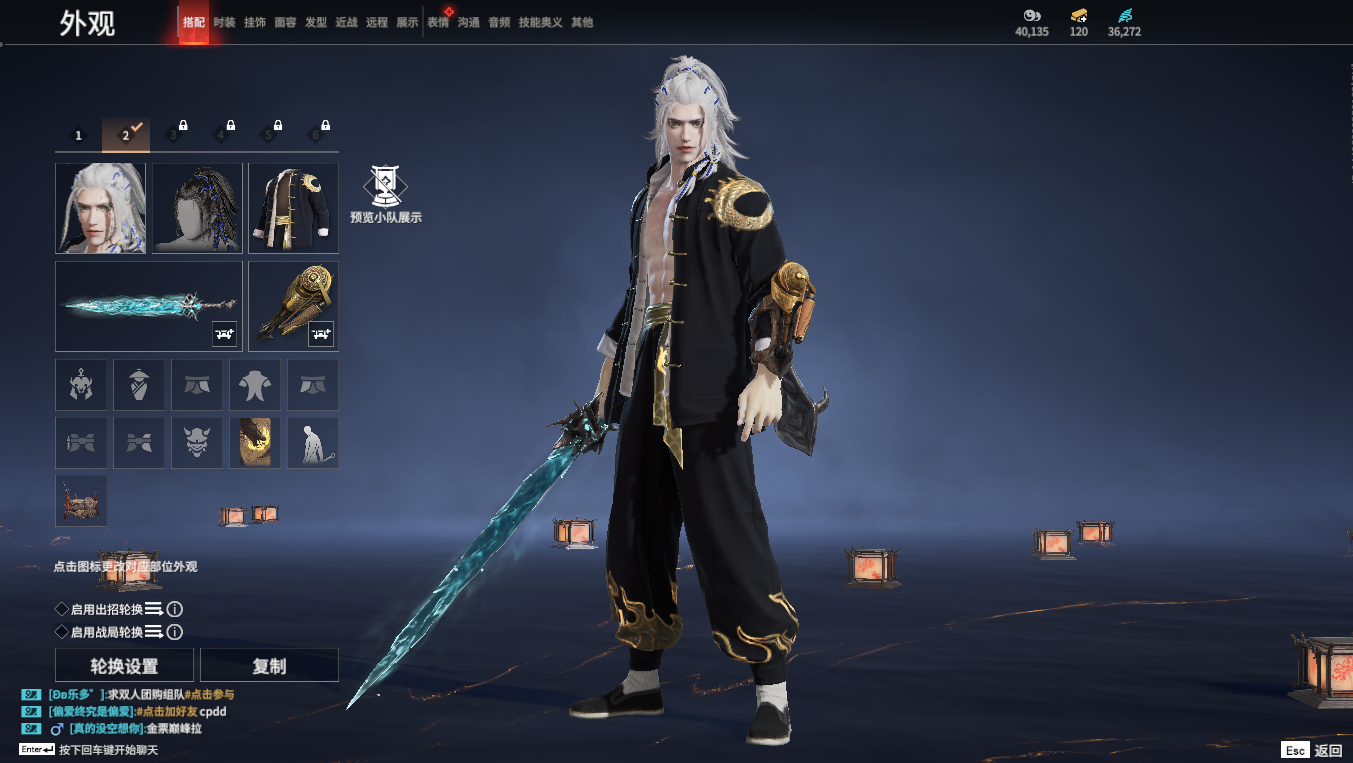Open the cyan crystal sword slot
This screenshot has height=763, width=1353.
(x=149, y=306)
